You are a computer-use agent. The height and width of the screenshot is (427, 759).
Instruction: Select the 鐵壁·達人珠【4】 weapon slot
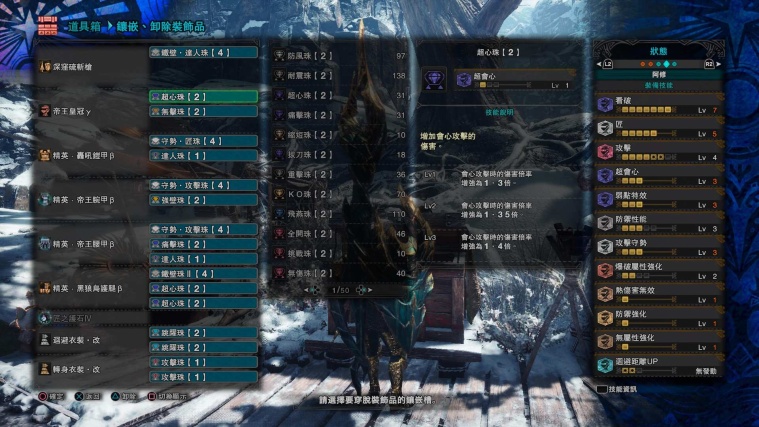203,52
